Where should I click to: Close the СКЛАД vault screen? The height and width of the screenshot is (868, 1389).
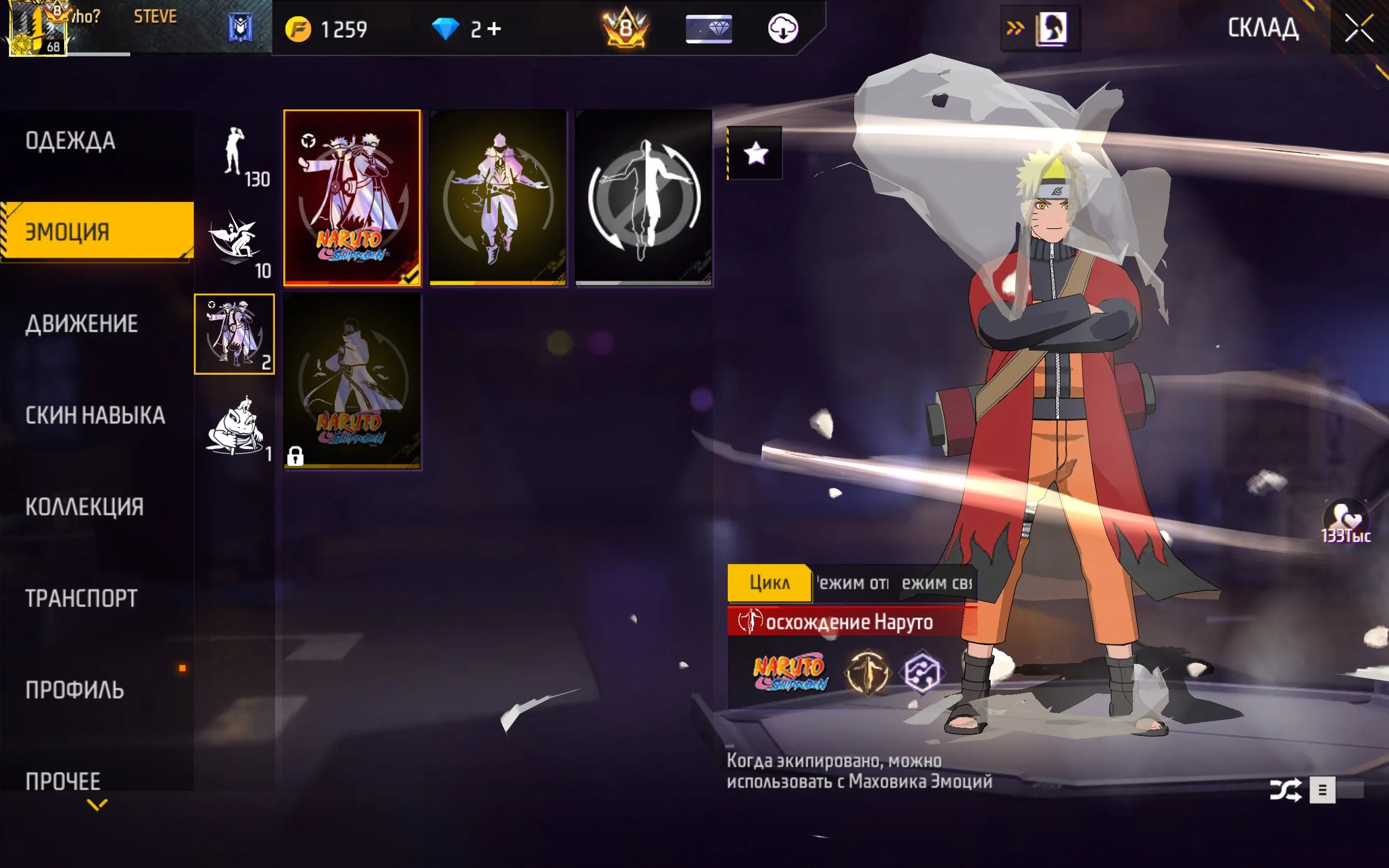(1359, 29)
